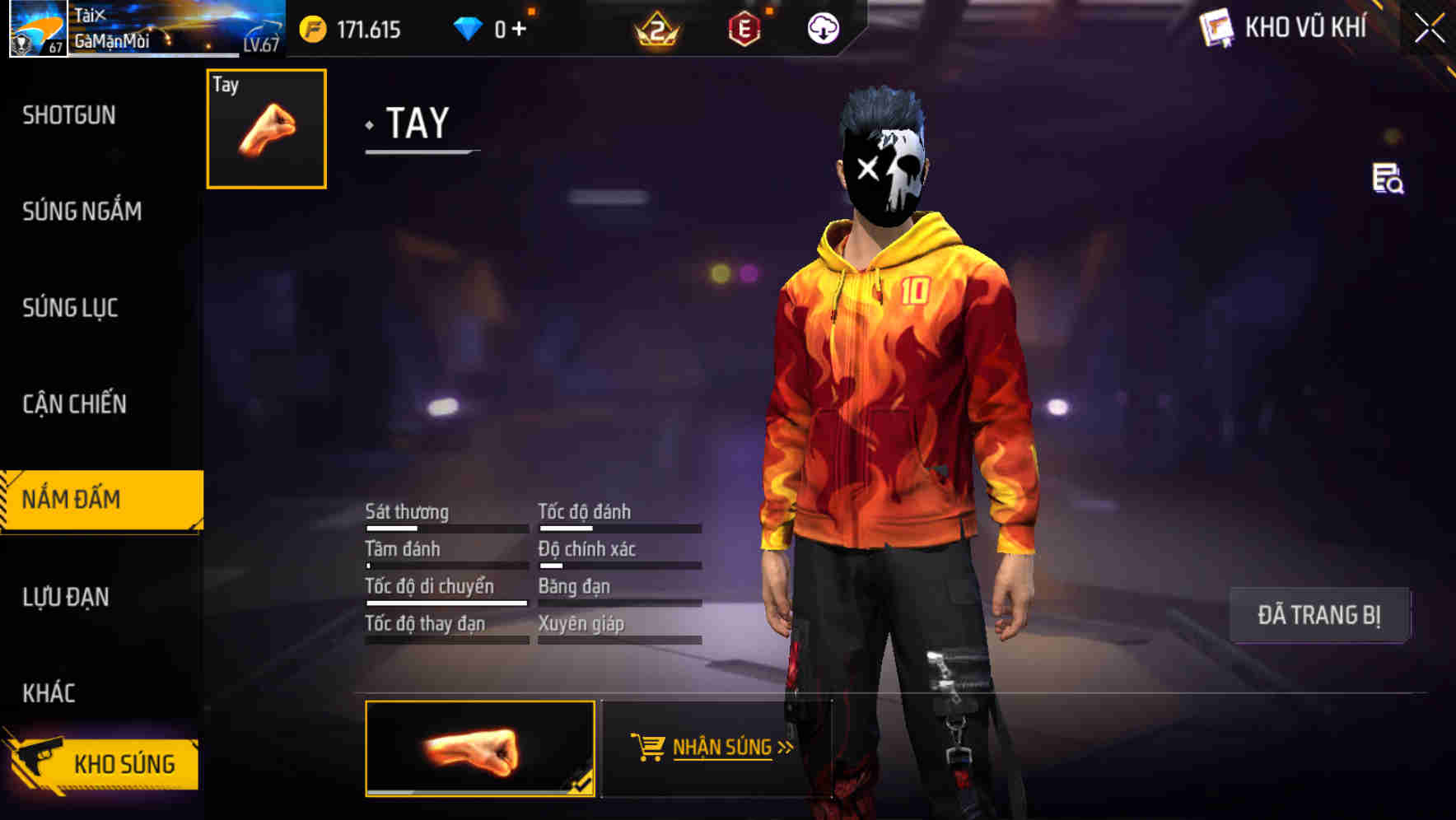Click the shopping cart icon beside NHẬN SÚNG
This screenshot has height=820, width=1456.
[x=647, y=748]
